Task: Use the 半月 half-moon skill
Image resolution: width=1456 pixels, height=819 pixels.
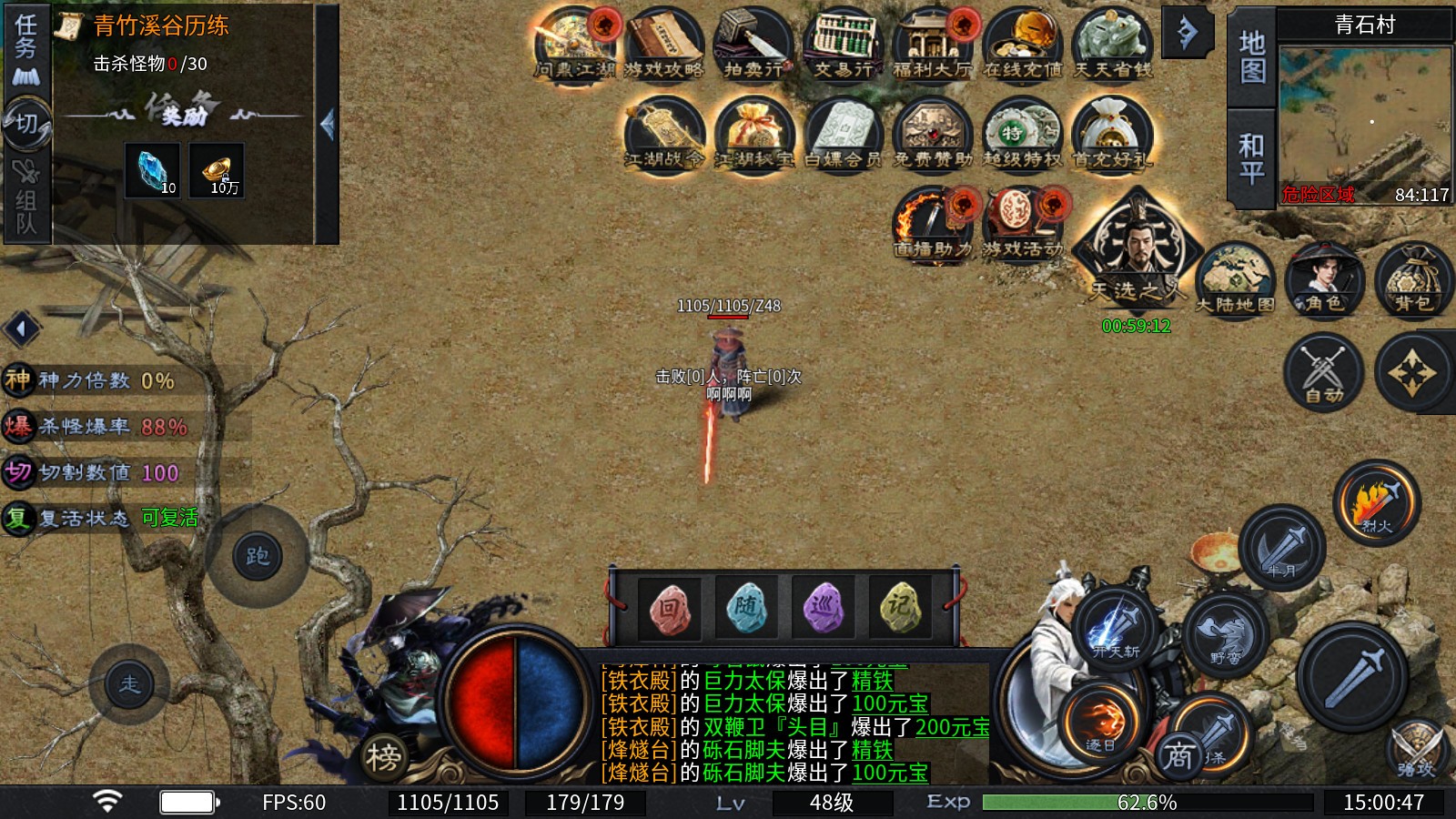Action: [1282, 548]
